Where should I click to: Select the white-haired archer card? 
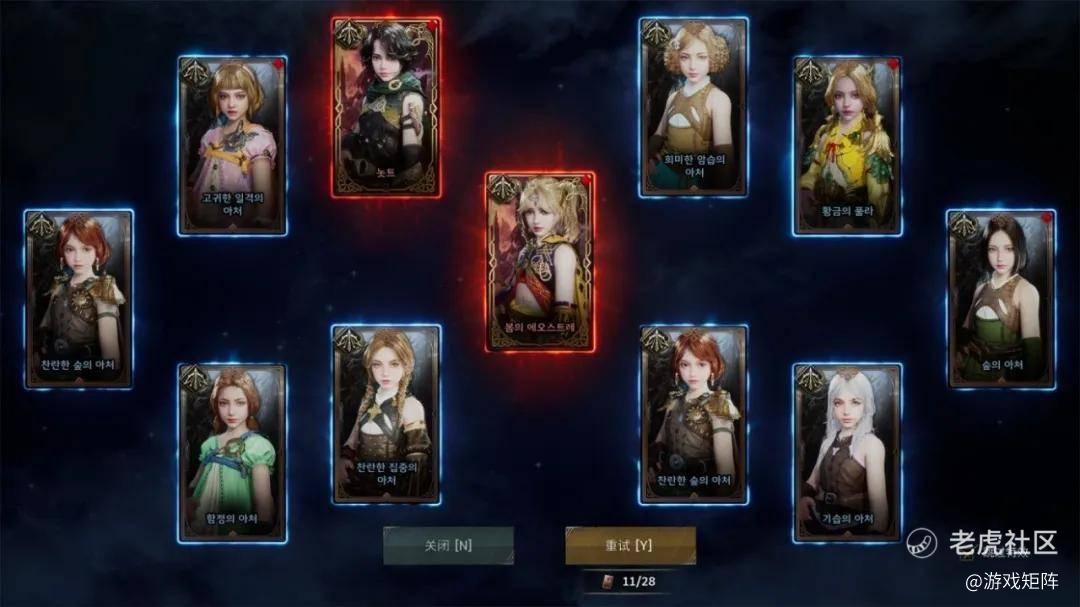848,452
